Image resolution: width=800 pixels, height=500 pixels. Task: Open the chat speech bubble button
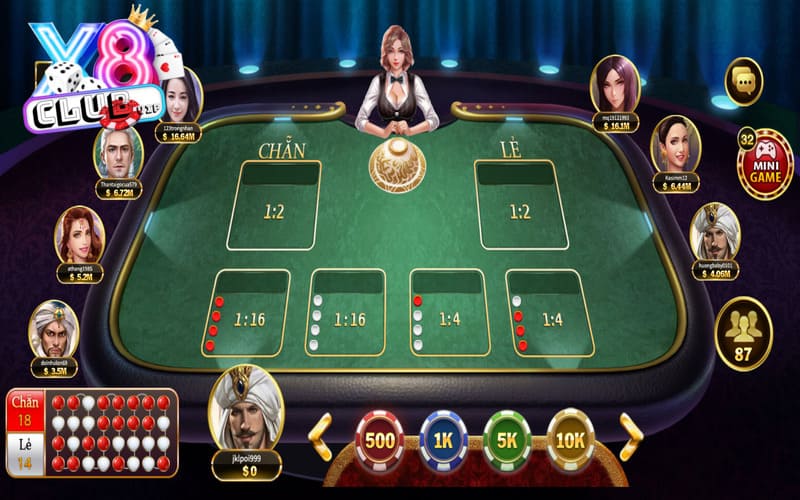tap(743, 81)
